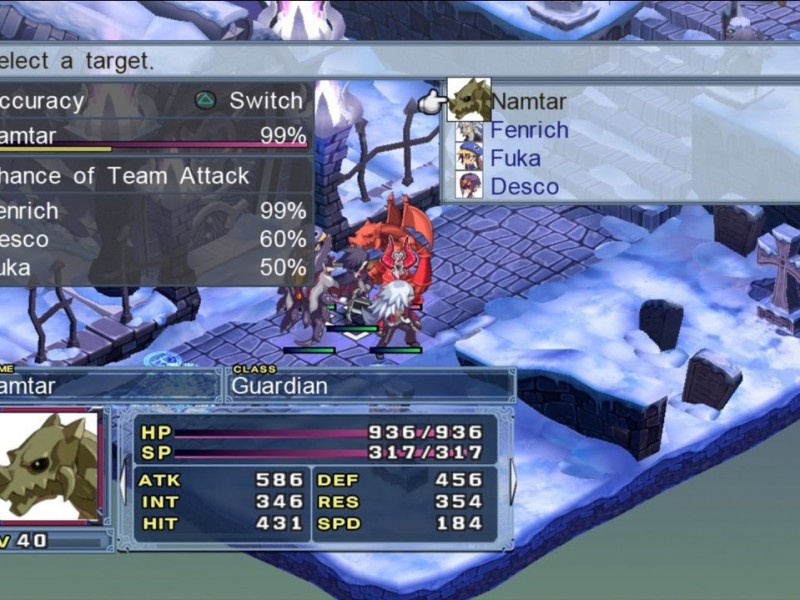
Task: Choose Fenrich in the target list
Action: (x=528, y=130)
